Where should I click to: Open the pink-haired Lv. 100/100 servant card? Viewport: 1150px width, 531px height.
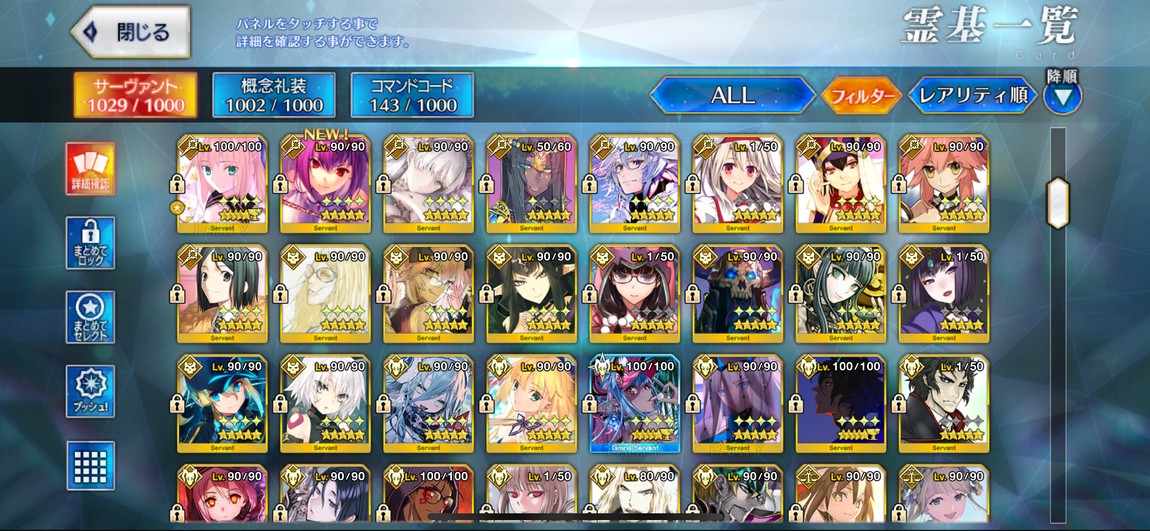click(222, 180)
